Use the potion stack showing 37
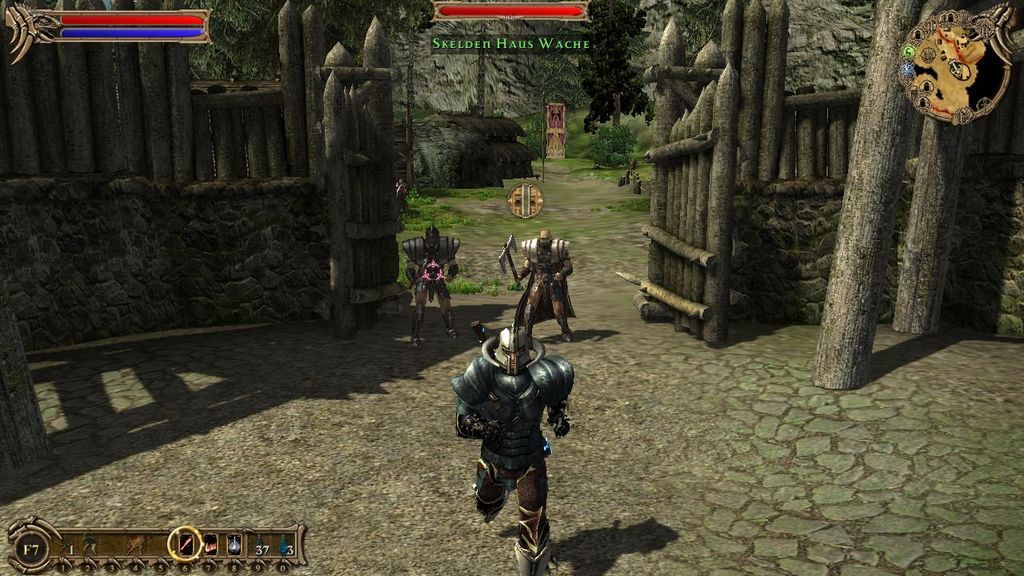 point(261,545)
